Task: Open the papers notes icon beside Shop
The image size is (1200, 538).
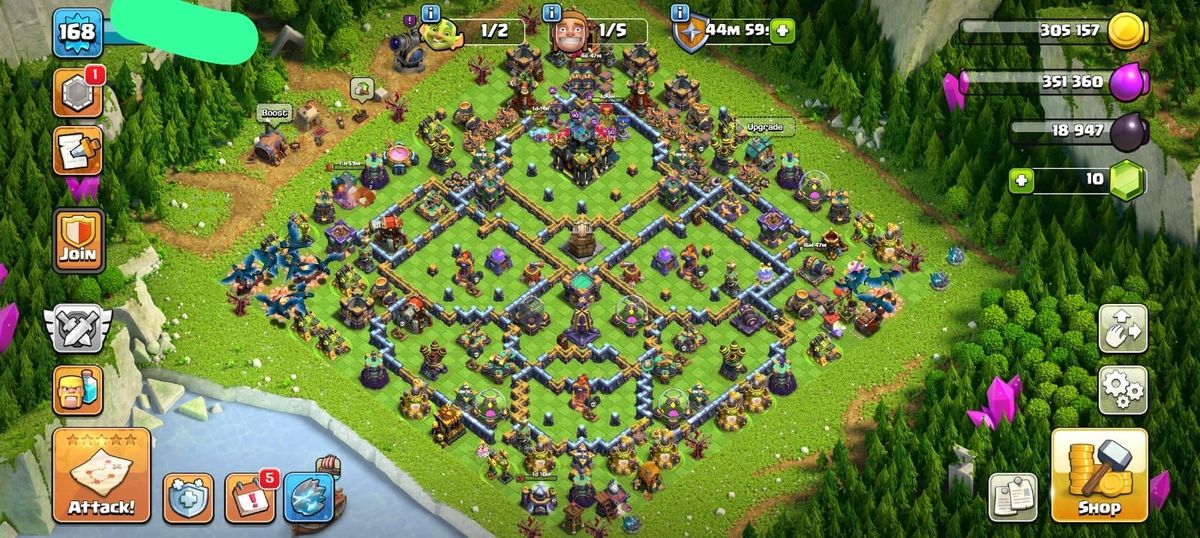Action: pyautogui.click(x=1012, y=497)
